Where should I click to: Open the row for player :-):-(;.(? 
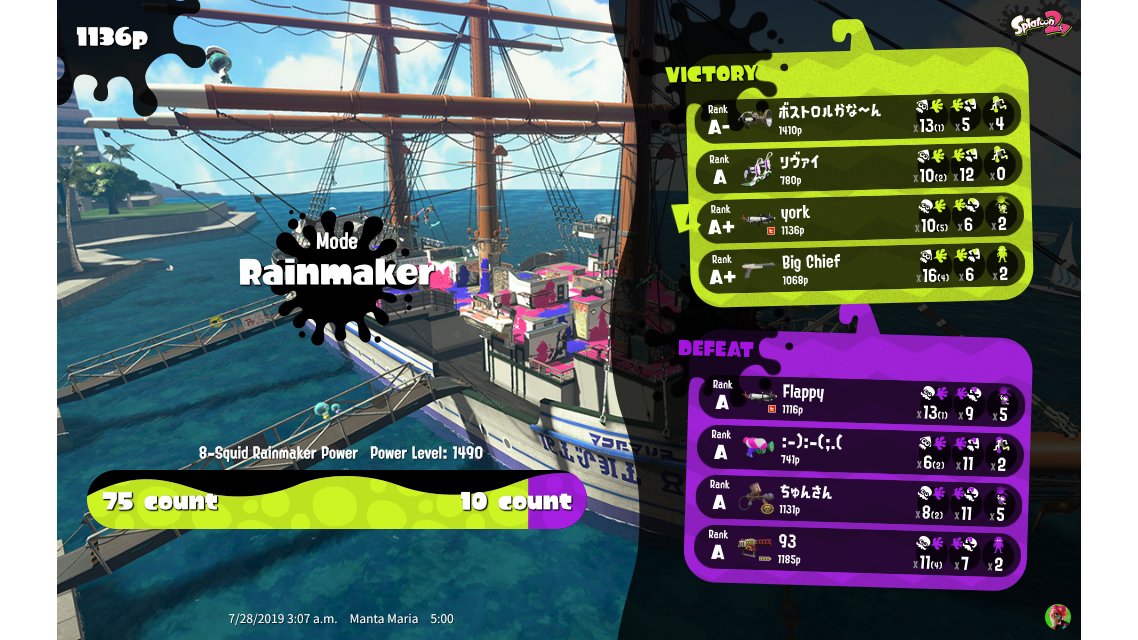click(860, 450)
